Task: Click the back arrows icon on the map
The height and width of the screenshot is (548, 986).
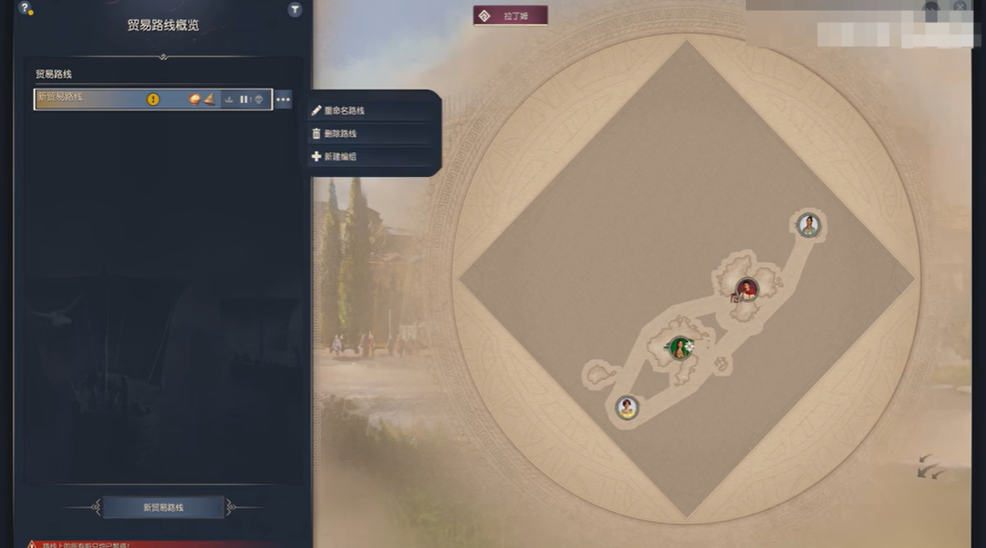Action: (x=930, y=465)
